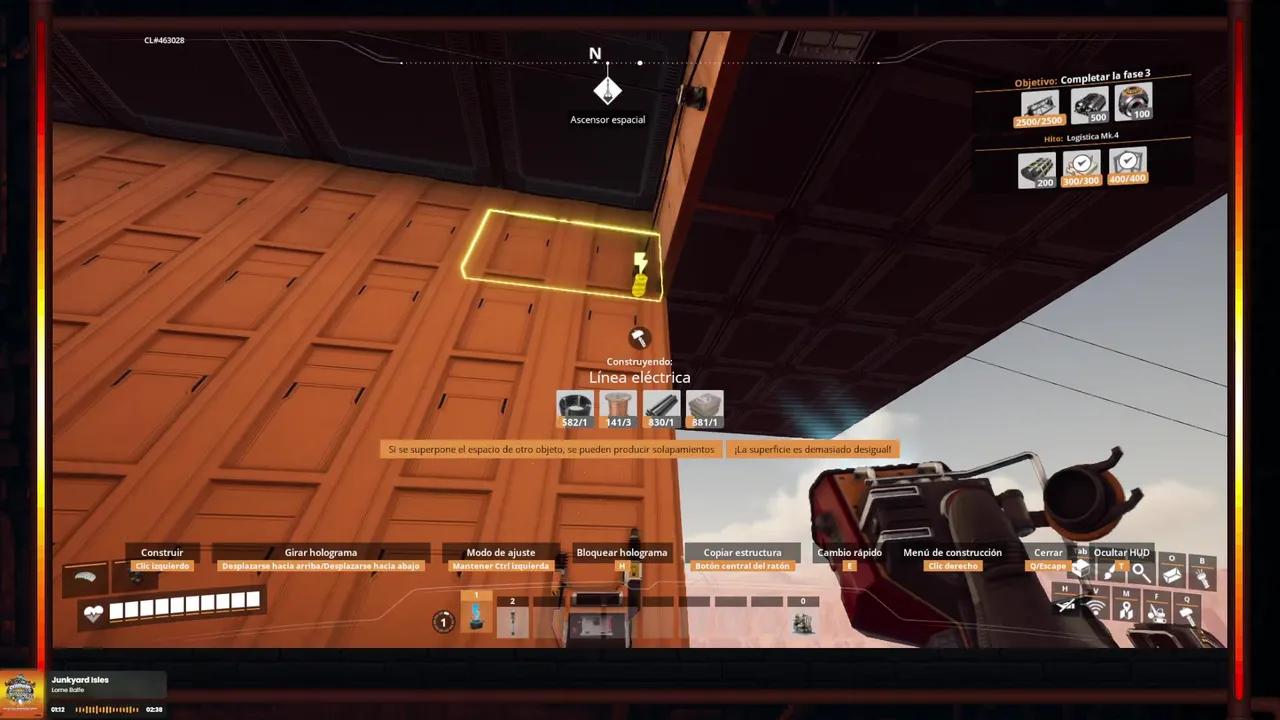Click the dismantle tool icon labeled F
Screen dimensions: 1280x720
(1156, 612)
